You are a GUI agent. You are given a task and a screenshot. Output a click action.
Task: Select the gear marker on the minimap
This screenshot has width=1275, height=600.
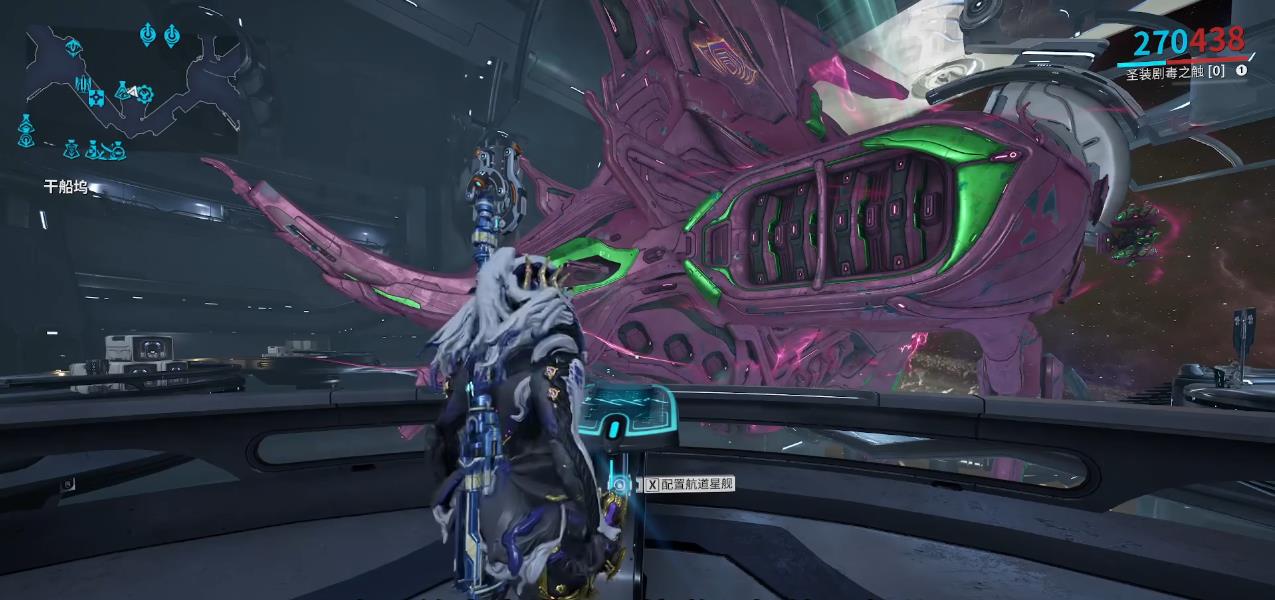pos(146,94)
